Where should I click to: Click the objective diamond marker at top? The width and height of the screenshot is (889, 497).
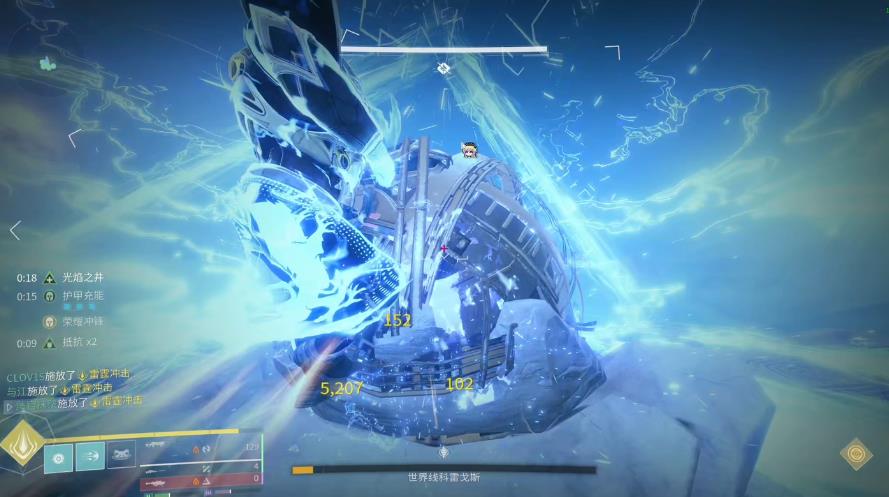[443, 68]
